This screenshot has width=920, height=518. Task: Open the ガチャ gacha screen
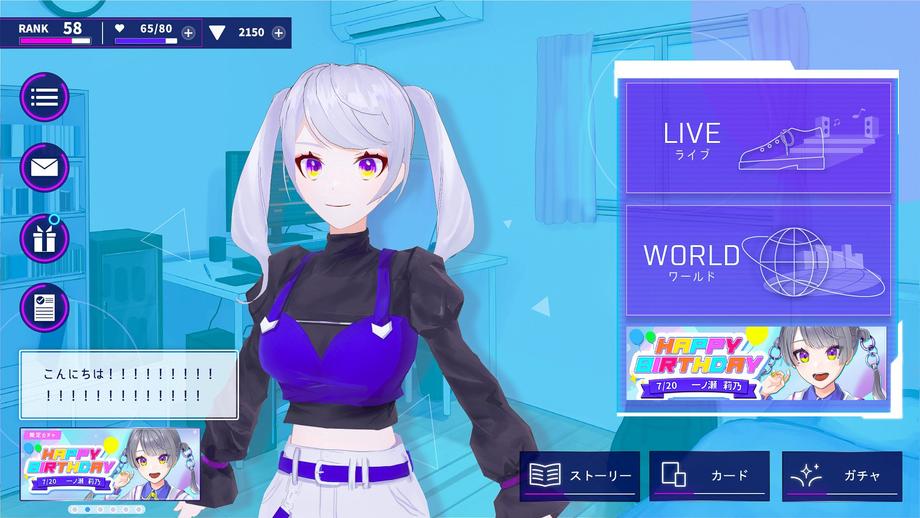point(841,476)
